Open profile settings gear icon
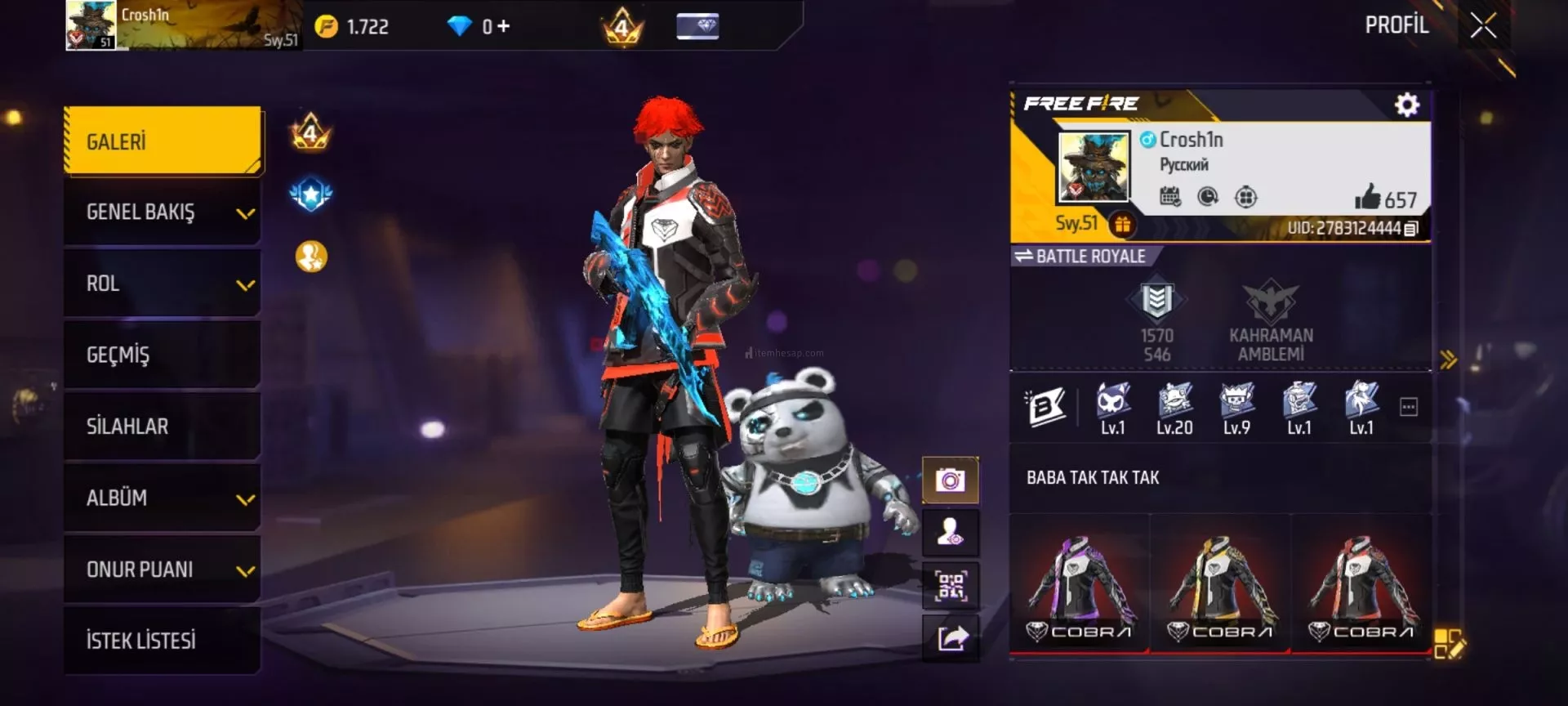Screen dimensions: 1568x706 [1406, 105]
